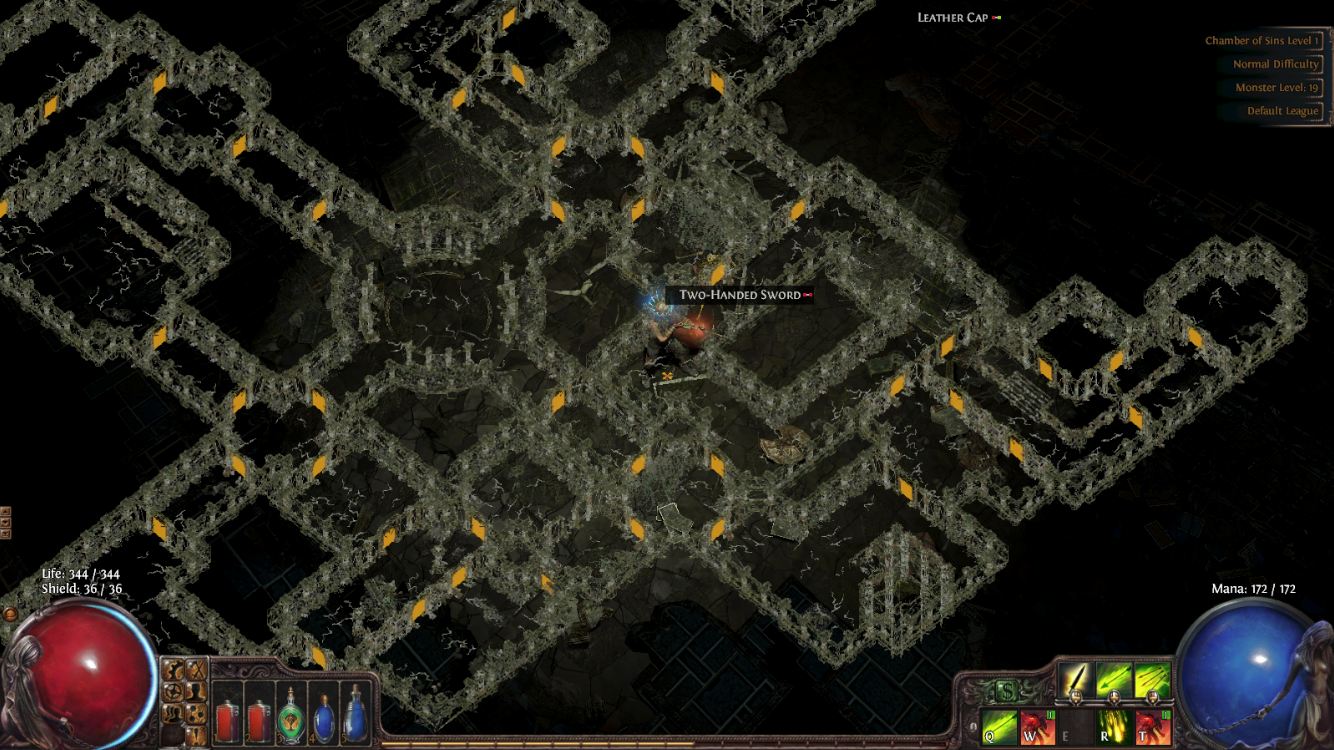Activate the red skill labeled T
1334x750 pixels.
(x=1152, y=725)
